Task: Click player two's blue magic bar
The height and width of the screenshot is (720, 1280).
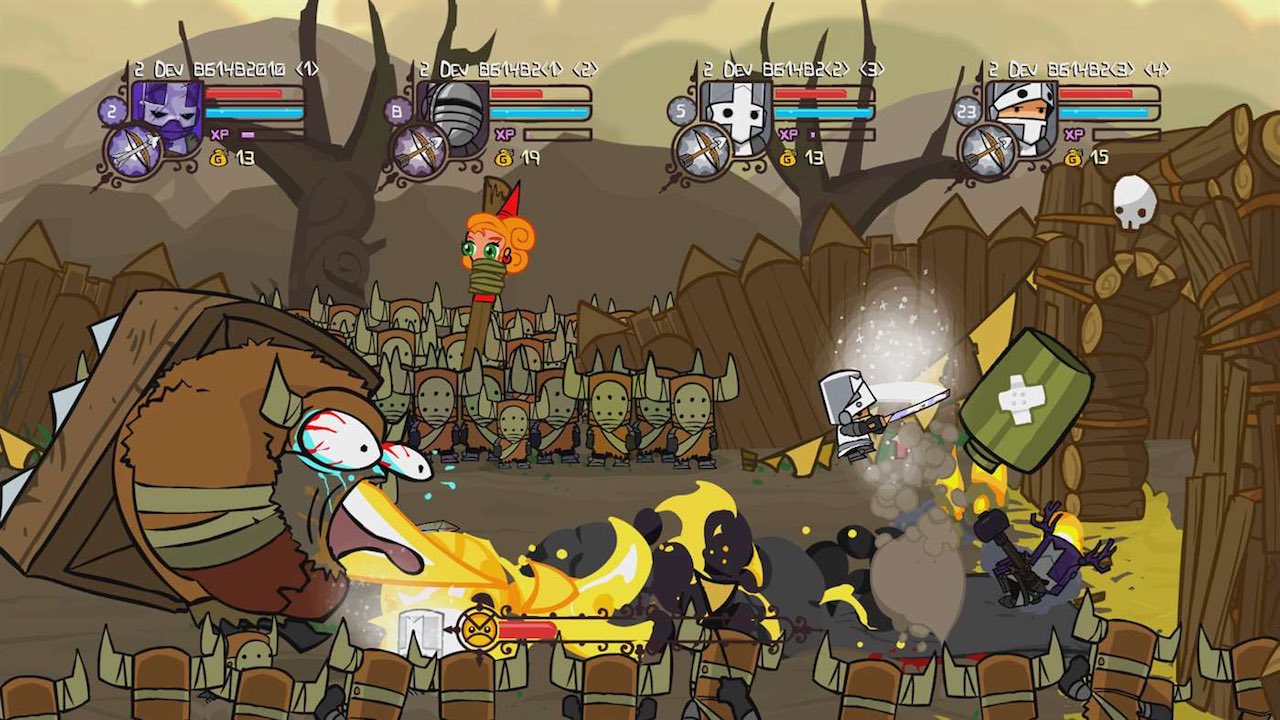Action: click(x=537, y=112)
